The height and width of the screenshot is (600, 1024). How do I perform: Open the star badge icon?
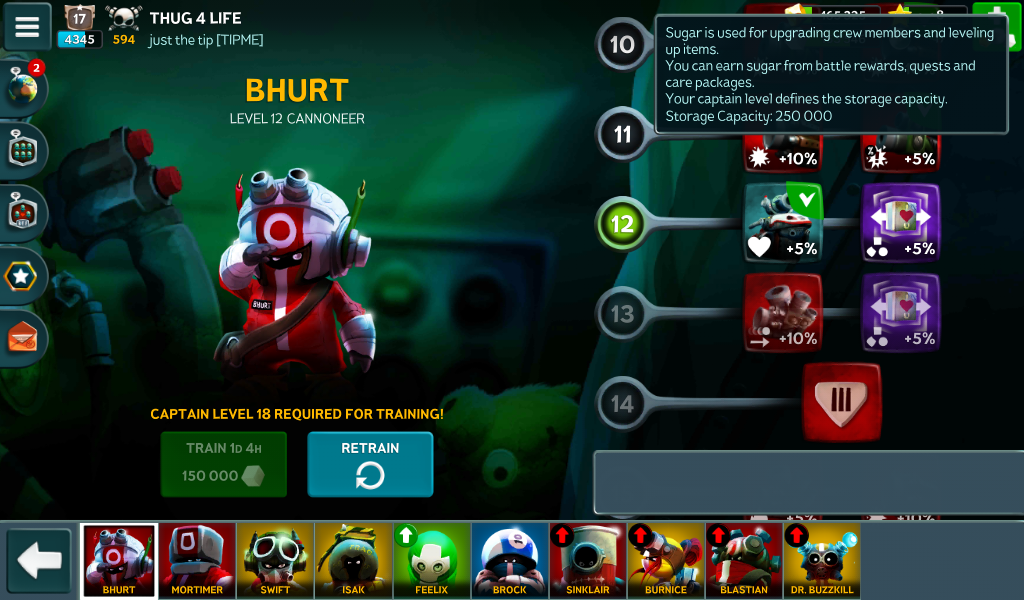point(23,276)
